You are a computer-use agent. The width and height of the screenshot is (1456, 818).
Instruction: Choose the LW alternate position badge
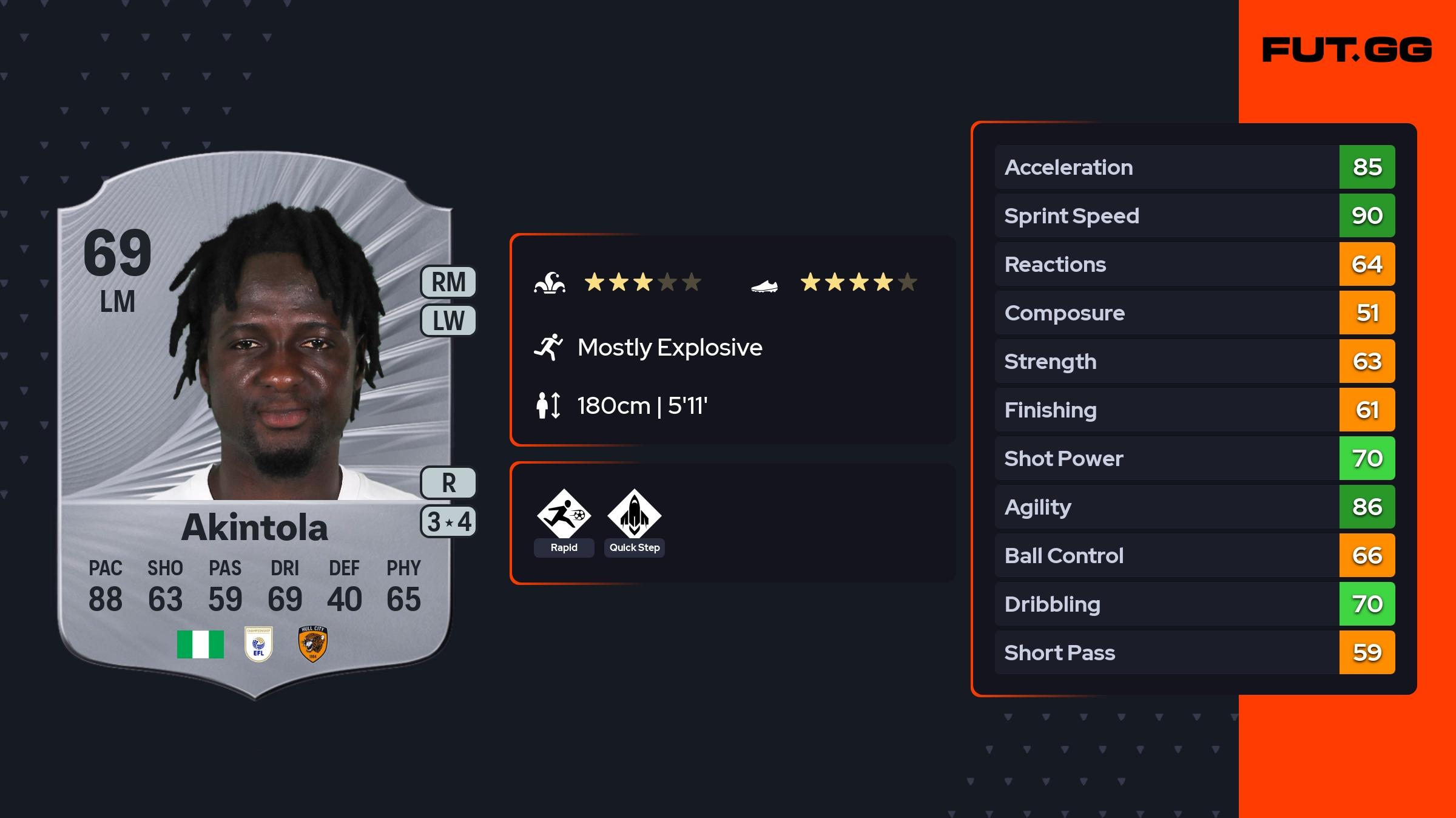[448, 320]
